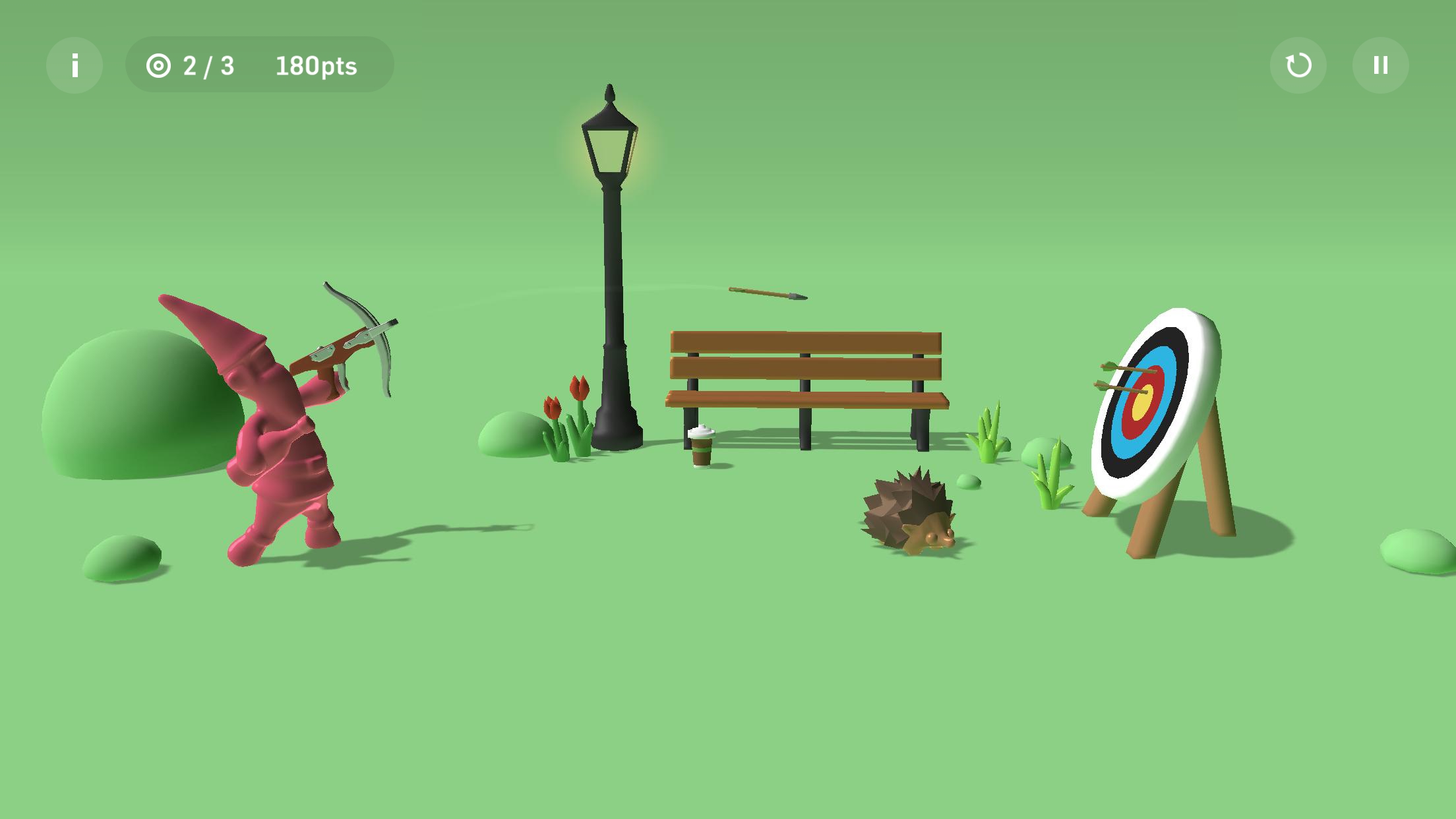Click the coffee cup under the bench
This screenshot has width=1456, height=819.
click(x=701, y=448)
